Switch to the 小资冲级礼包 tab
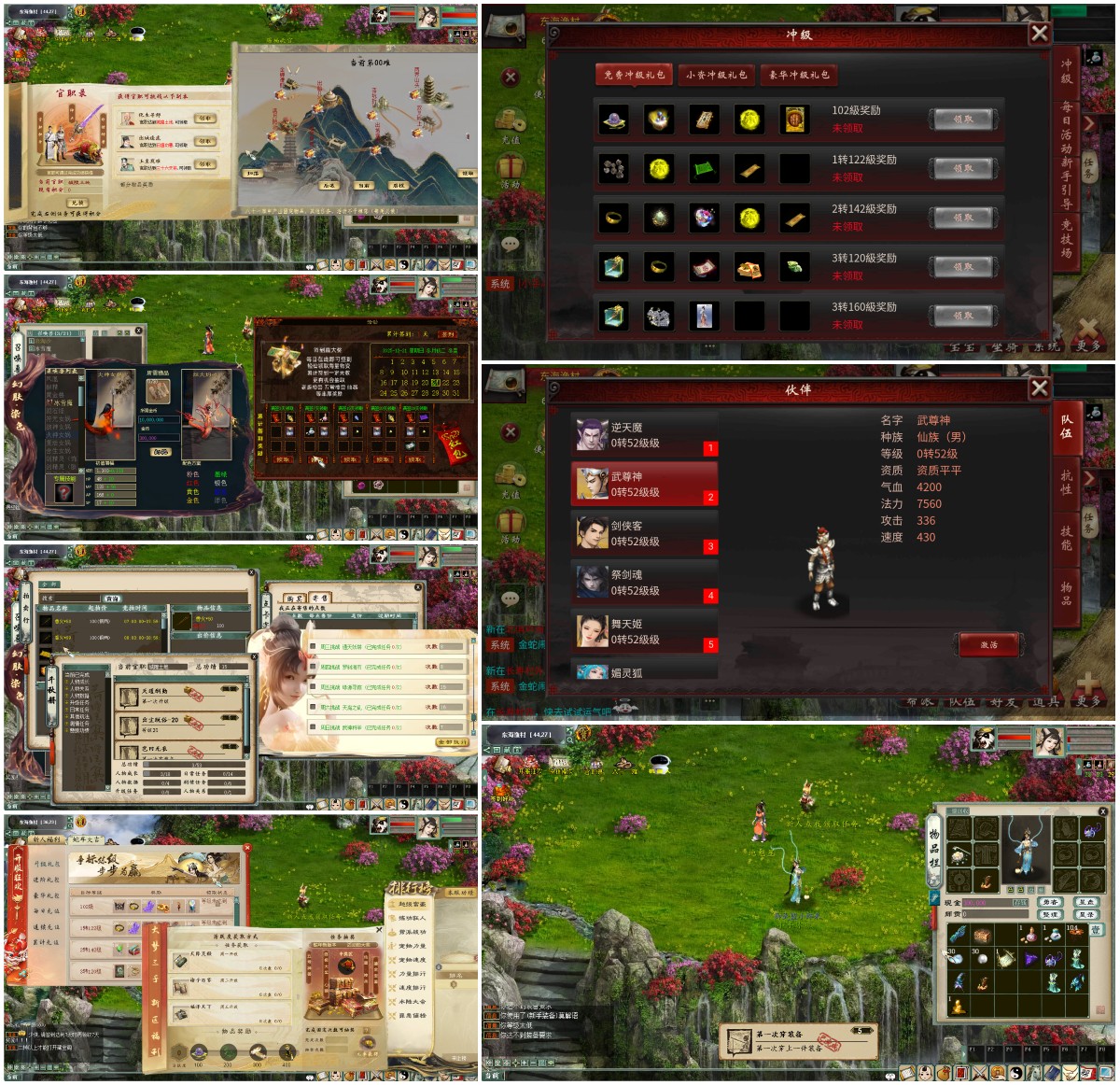Image resolution: width=1120 pixels, height=1085 pixels. (717, 75)
